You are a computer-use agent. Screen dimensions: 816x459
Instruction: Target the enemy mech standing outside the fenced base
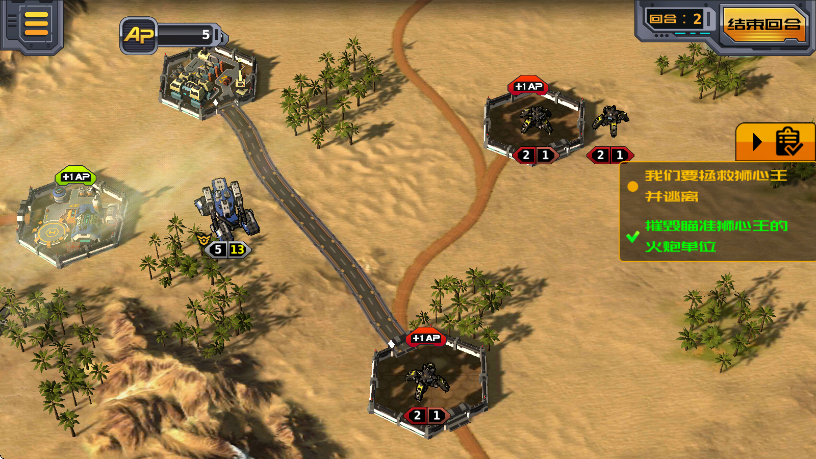610,121
